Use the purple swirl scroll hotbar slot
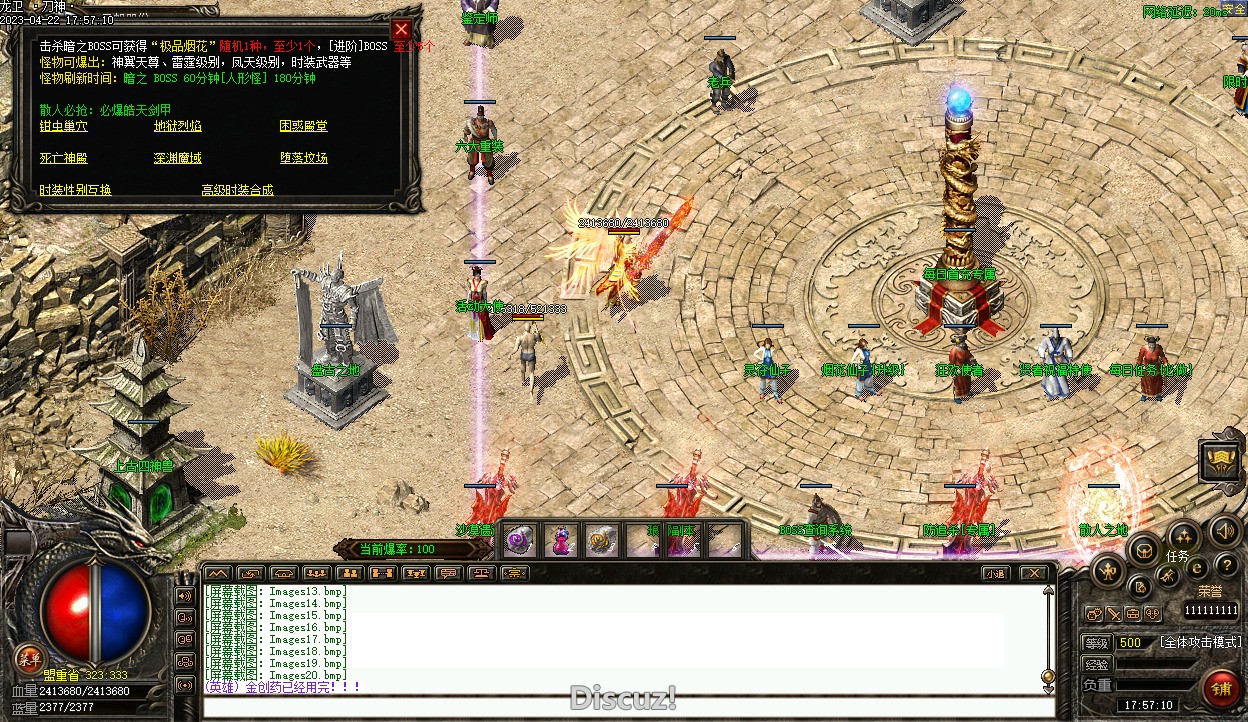 pos(519,541)
